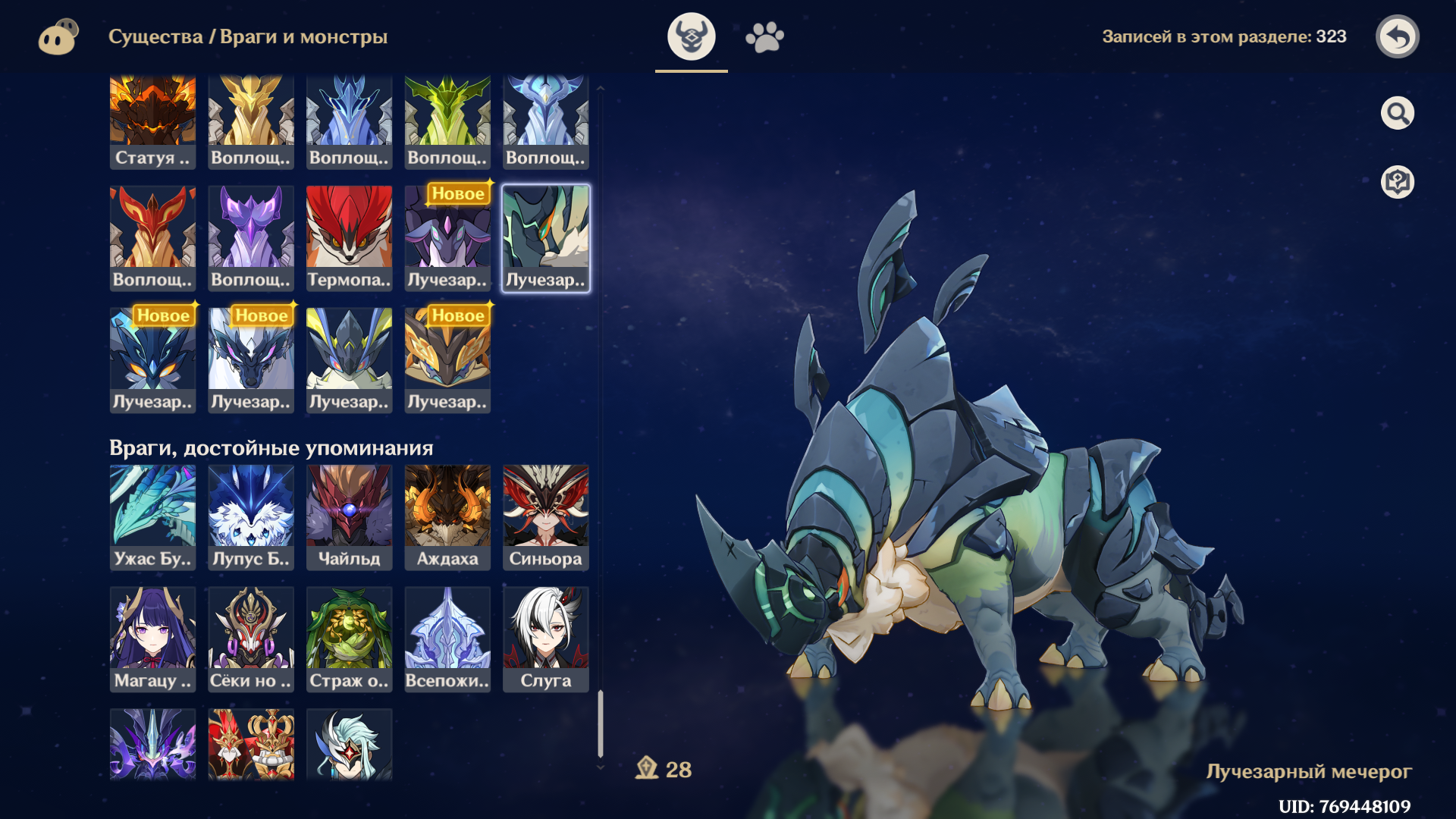Choose the Магацу.. purple-haired boss tile
The height and width of the screenshot is (819, 1456).
coord(152,639)
